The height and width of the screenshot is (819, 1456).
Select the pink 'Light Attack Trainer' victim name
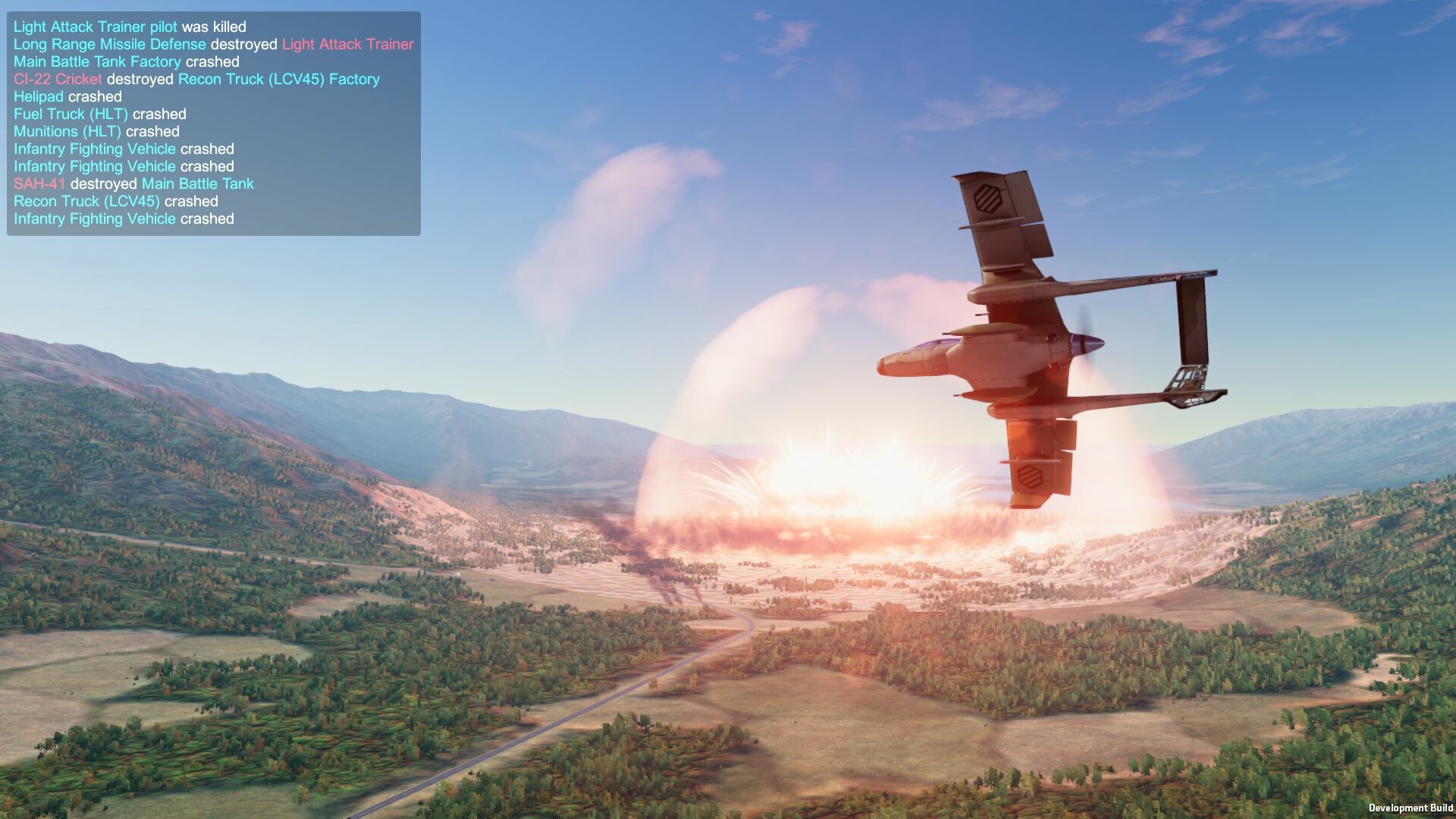point(347,44)
